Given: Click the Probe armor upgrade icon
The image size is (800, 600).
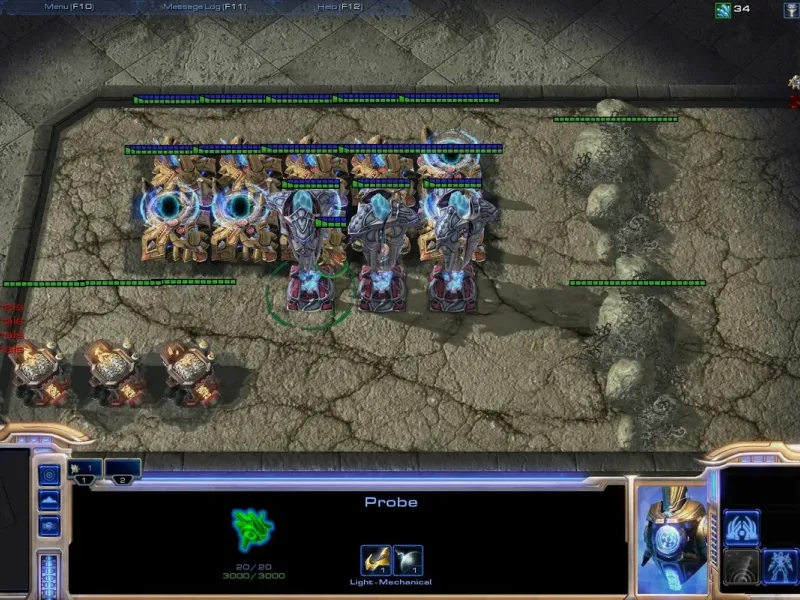Looking at the screenshot, I should (408, 560).
